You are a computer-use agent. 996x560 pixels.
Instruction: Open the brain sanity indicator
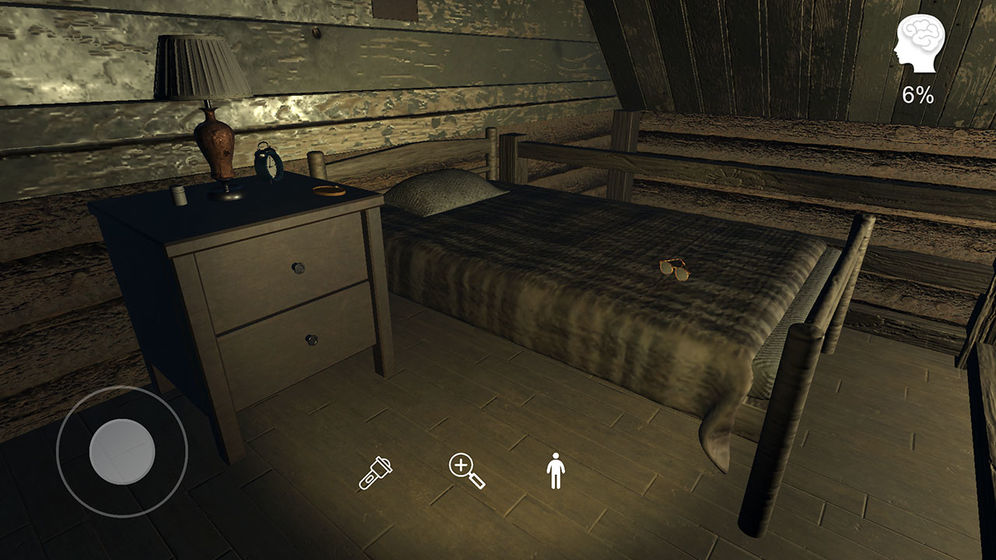[916, 44]
